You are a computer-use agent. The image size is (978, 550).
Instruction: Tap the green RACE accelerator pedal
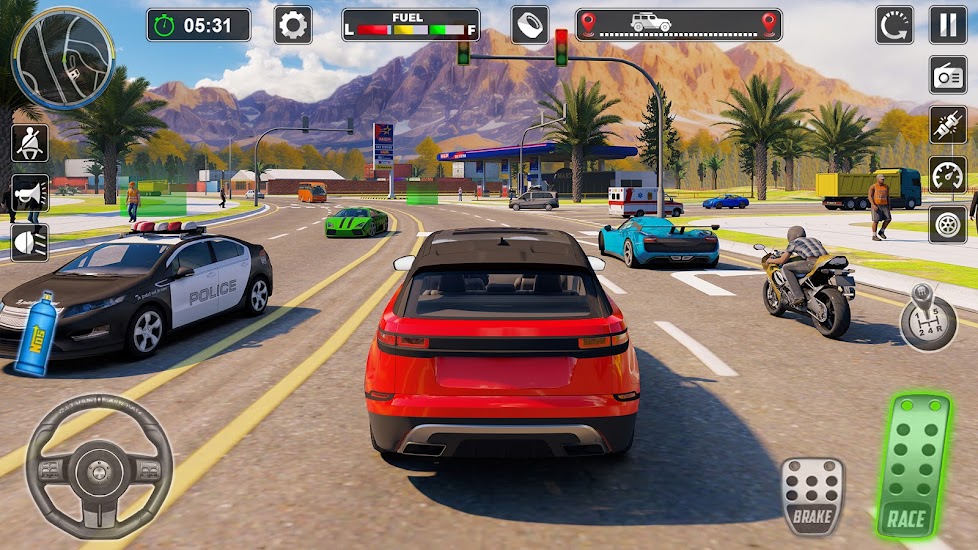(x=908, y=467)
